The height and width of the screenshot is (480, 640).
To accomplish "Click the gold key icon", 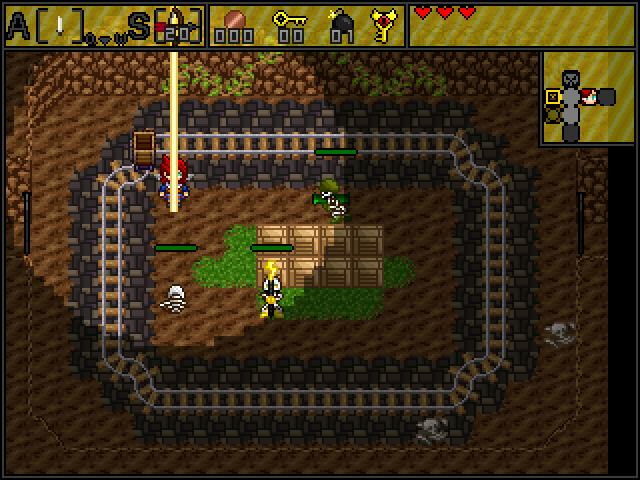I will [x=290, y=19].
